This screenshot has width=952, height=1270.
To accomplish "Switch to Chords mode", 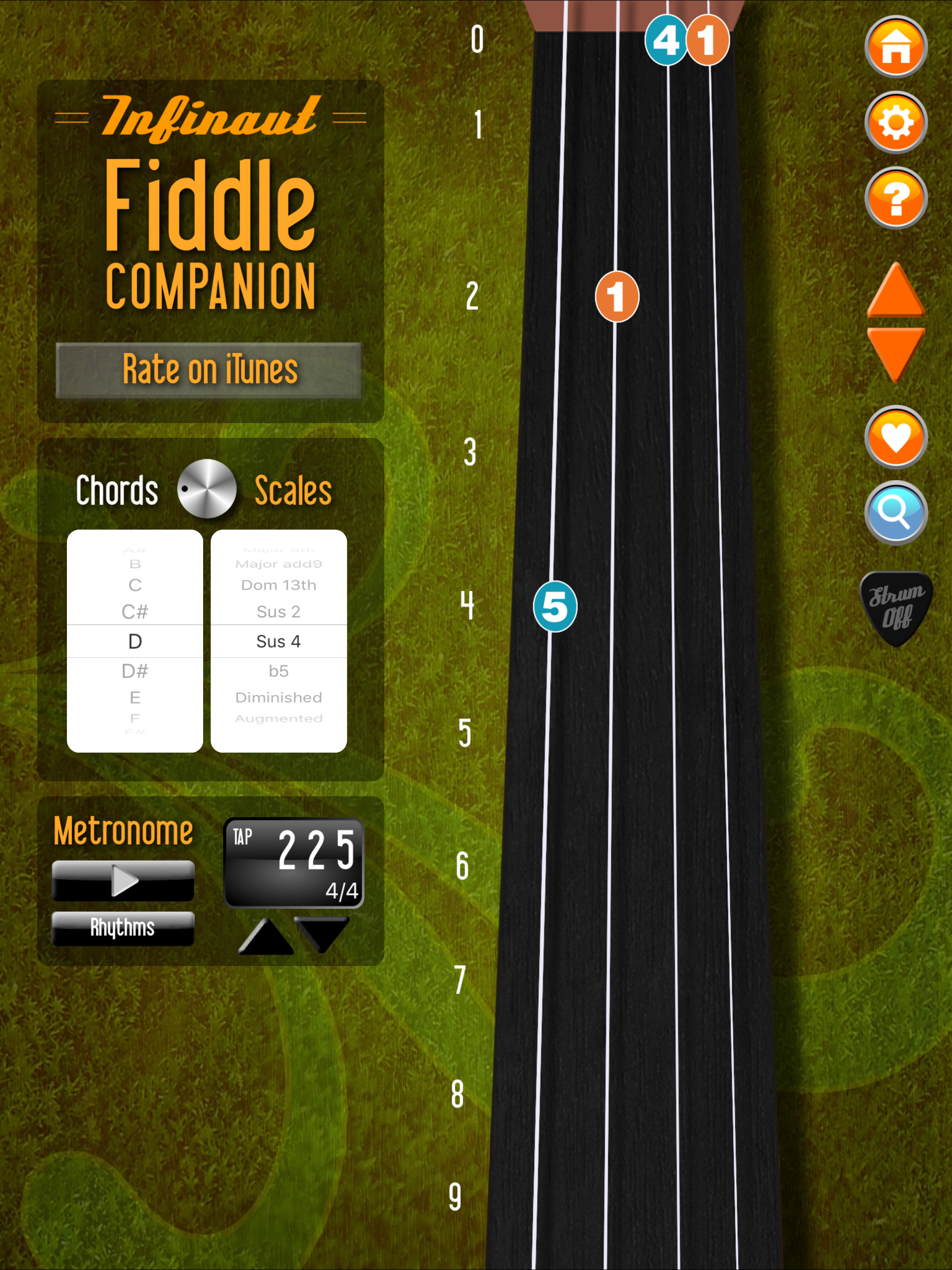I will pos(117,491).
